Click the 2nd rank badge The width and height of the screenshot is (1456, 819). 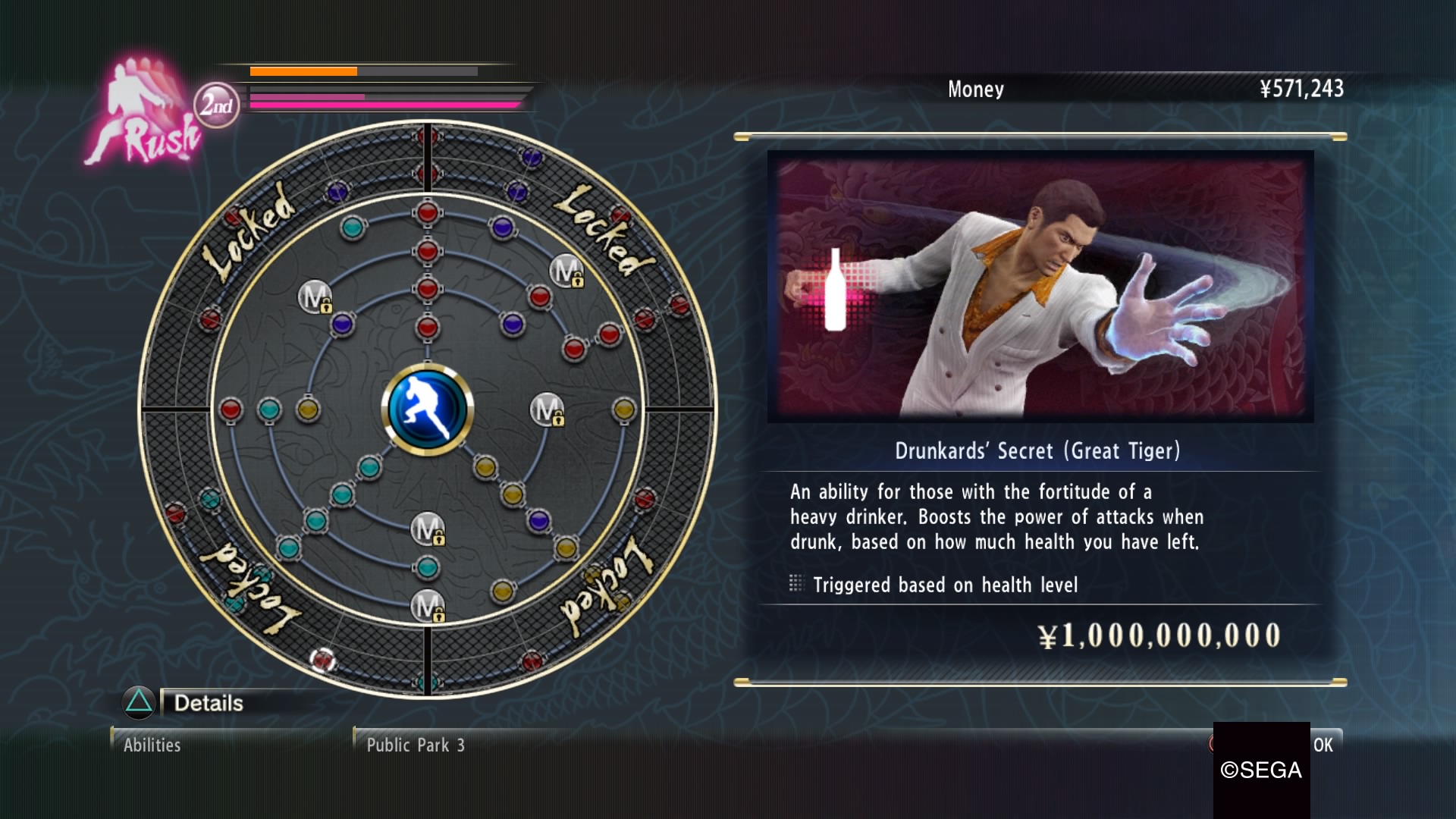click(216, 105)
